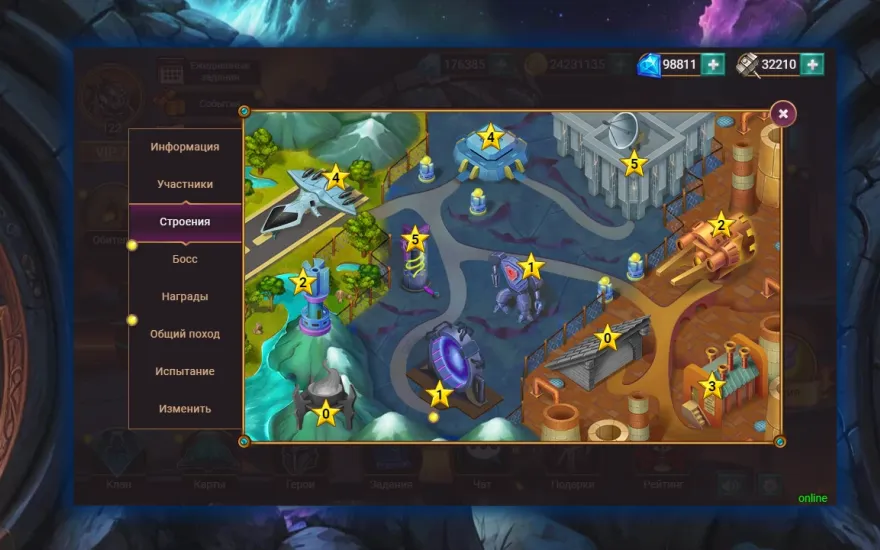
Task: Go to the Босс section
Action: (185, 259)
